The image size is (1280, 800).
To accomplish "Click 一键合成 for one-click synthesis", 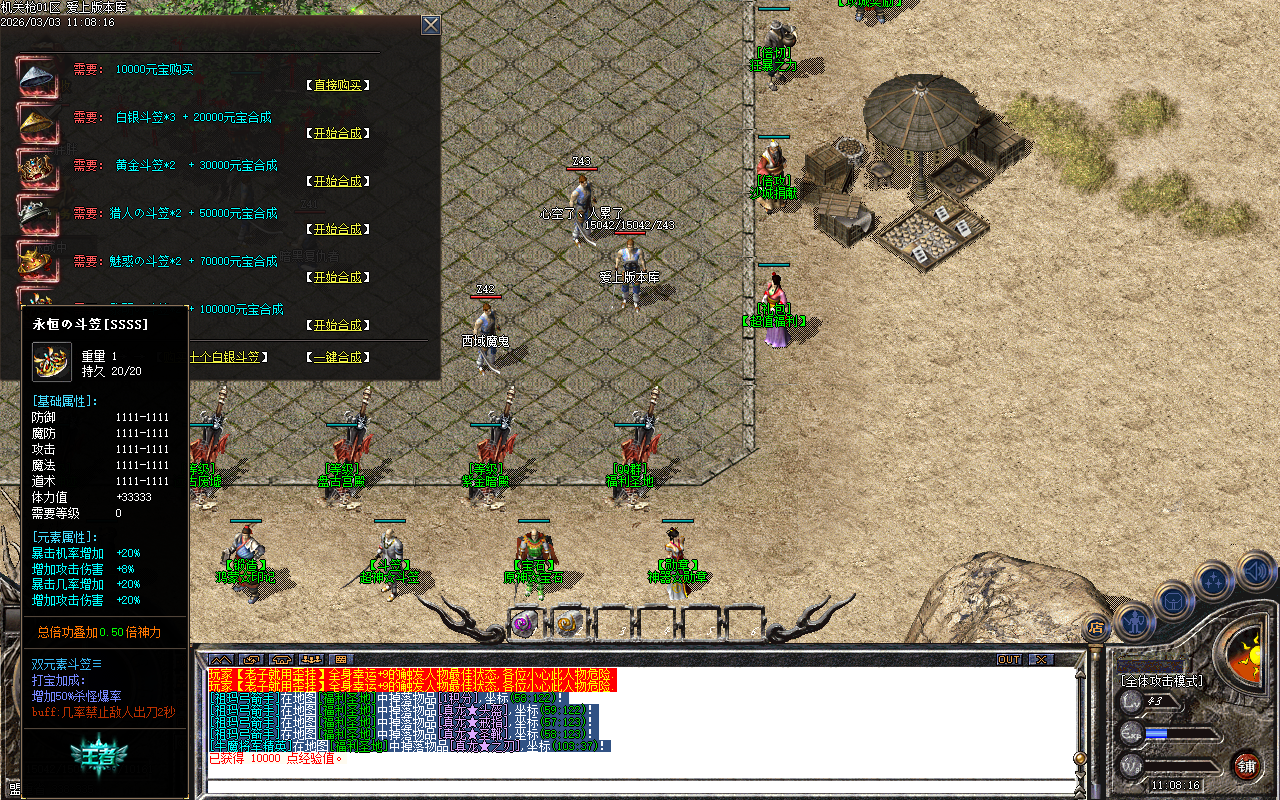I will pos(338,356).
